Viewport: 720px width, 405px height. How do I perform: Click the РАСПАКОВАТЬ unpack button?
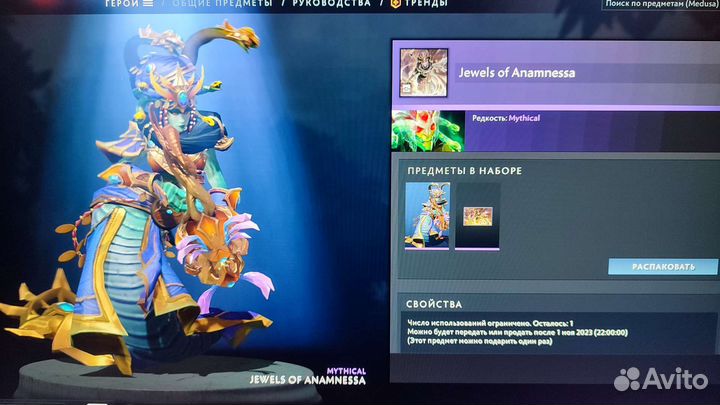pos(662,267)
